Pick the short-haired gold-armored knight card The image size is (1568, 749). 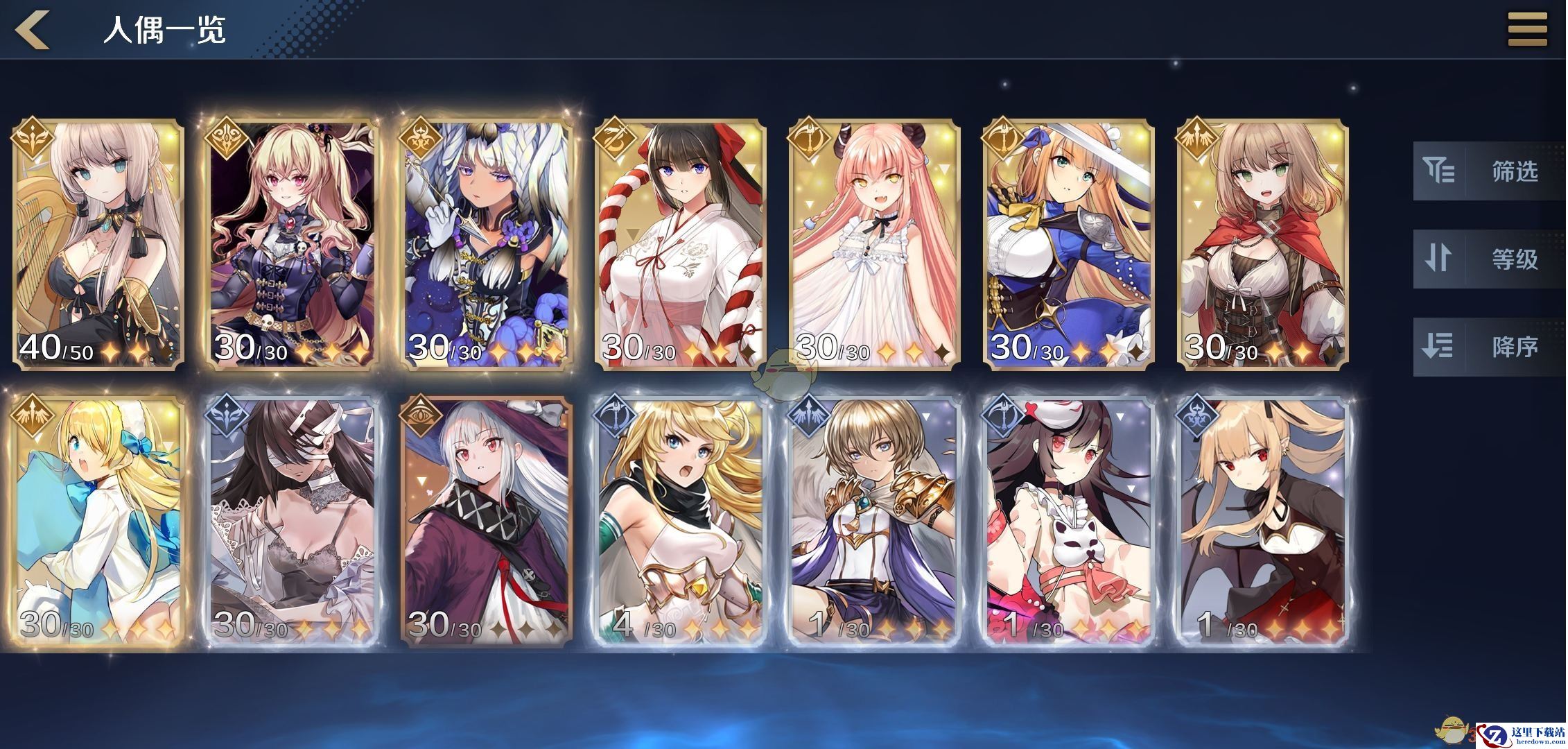pos(875,522)
